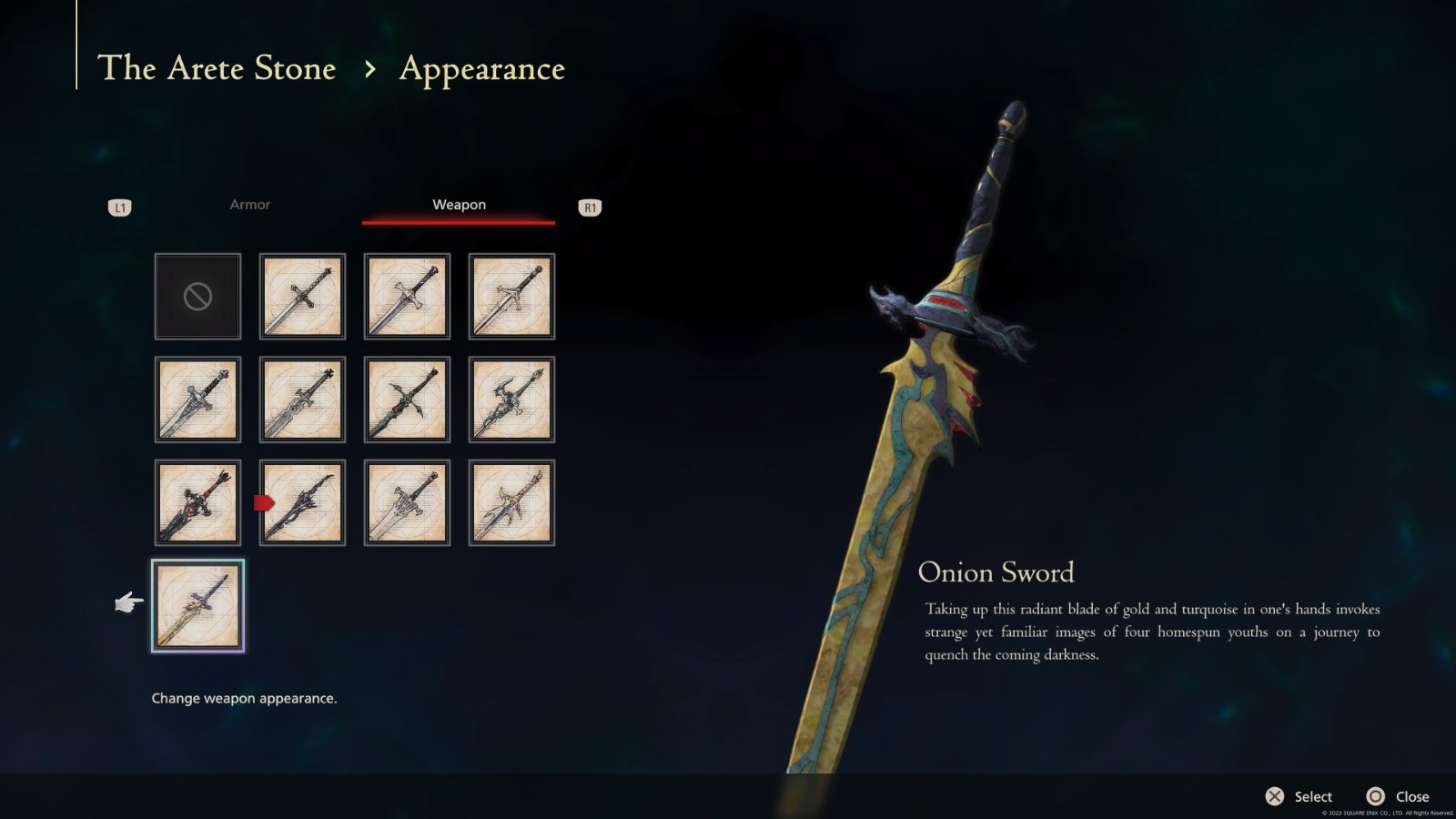The height and width of the screenshot is (819, 1456).
Task: Switch to the Weapon tab
Action: click(459, 205)
